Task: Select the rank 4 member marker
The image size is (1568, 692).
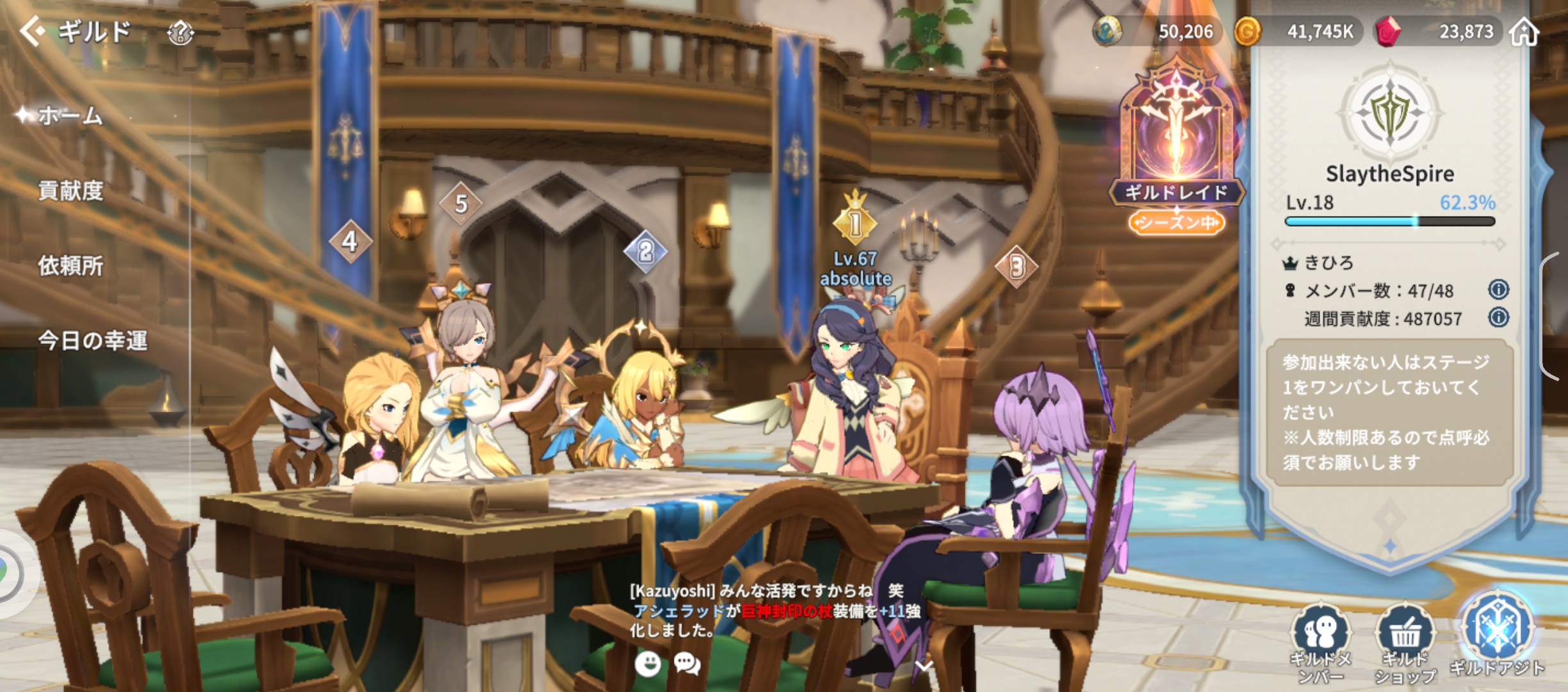Action: click(x=350, y=242)
